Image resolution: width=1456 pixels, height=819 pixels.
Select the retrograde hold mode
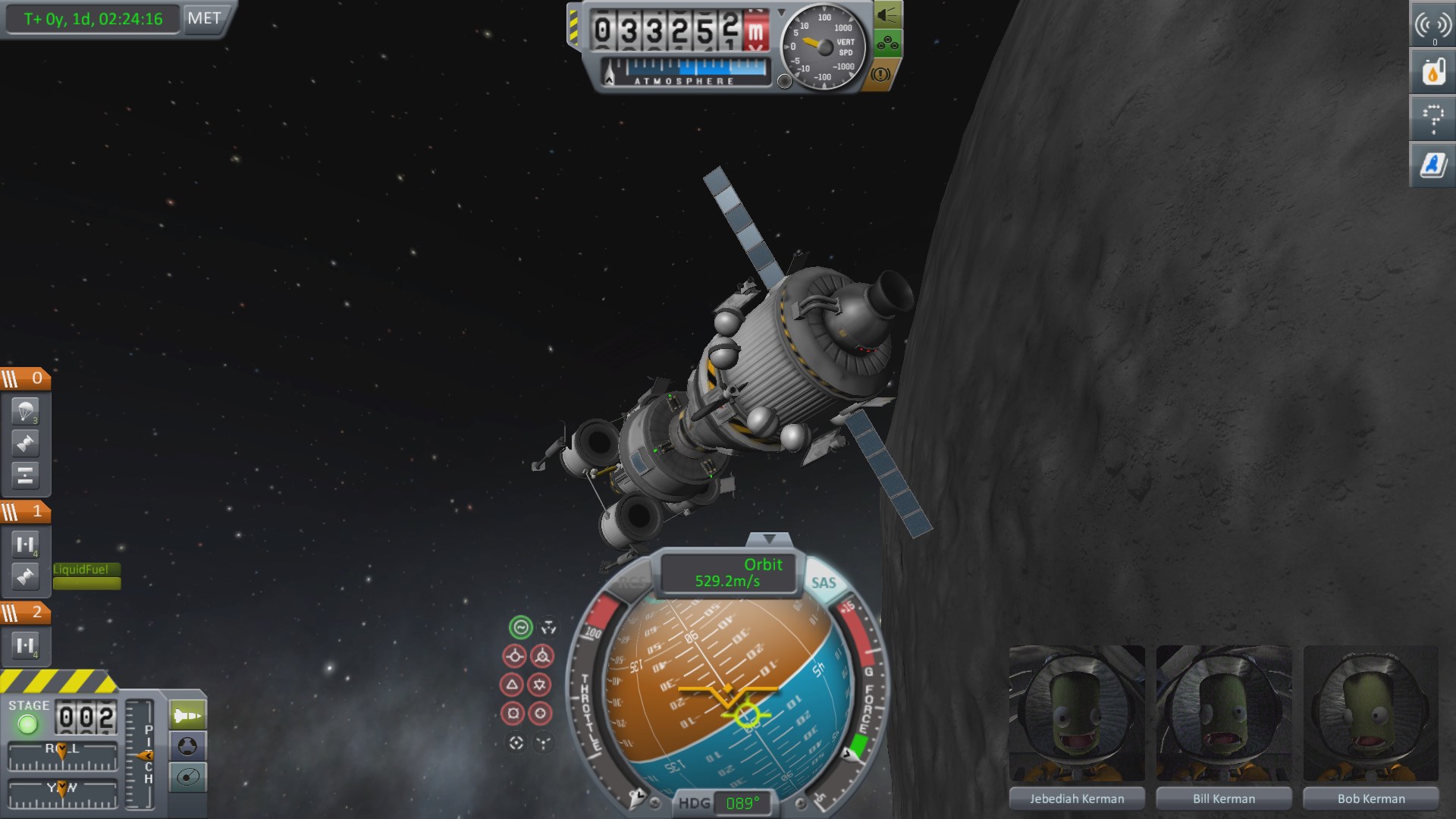coord(541,655)
